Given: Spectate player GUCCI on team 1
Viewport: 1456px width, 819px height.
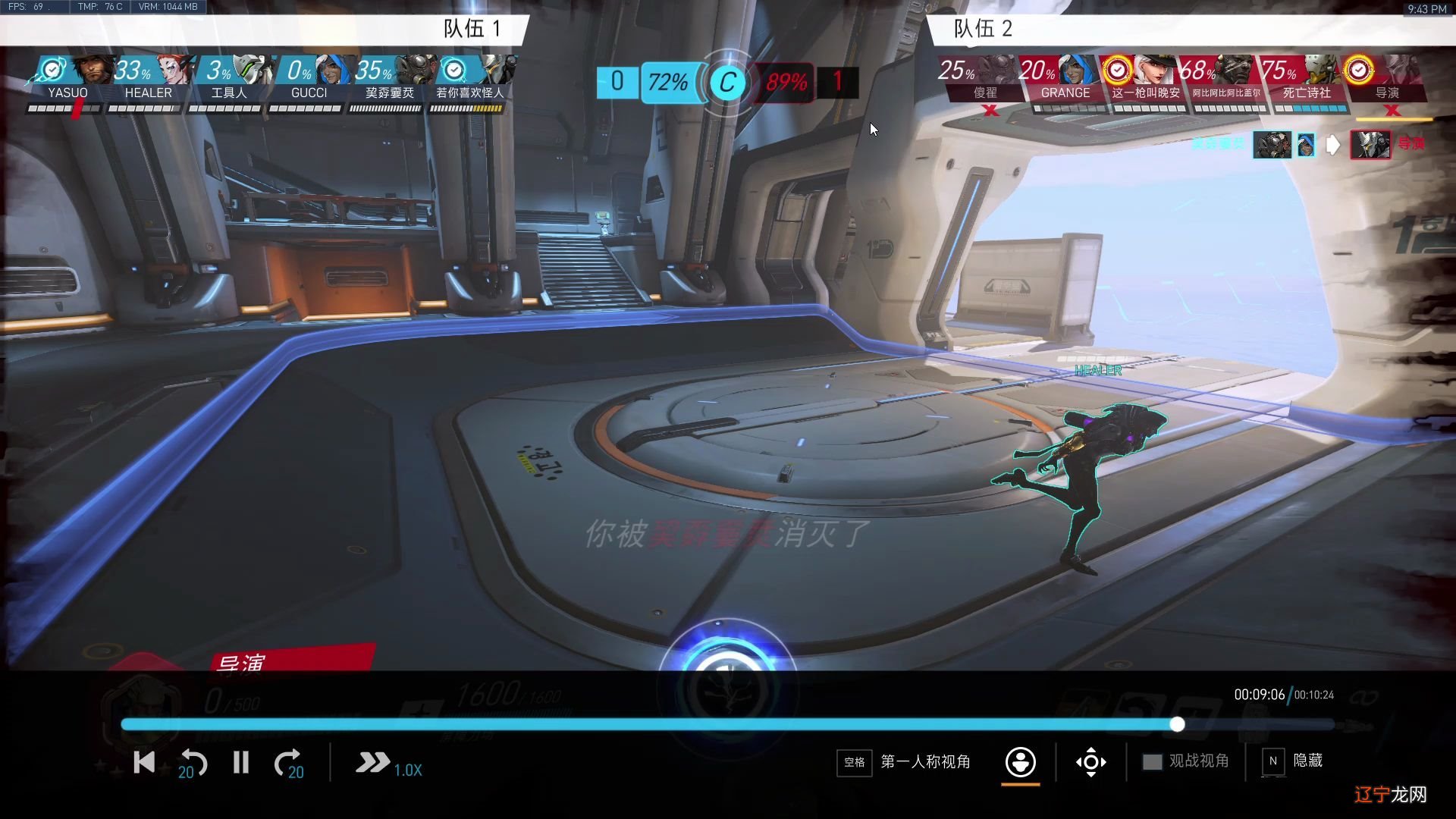Looking at the screenshot, I should 309,78.
